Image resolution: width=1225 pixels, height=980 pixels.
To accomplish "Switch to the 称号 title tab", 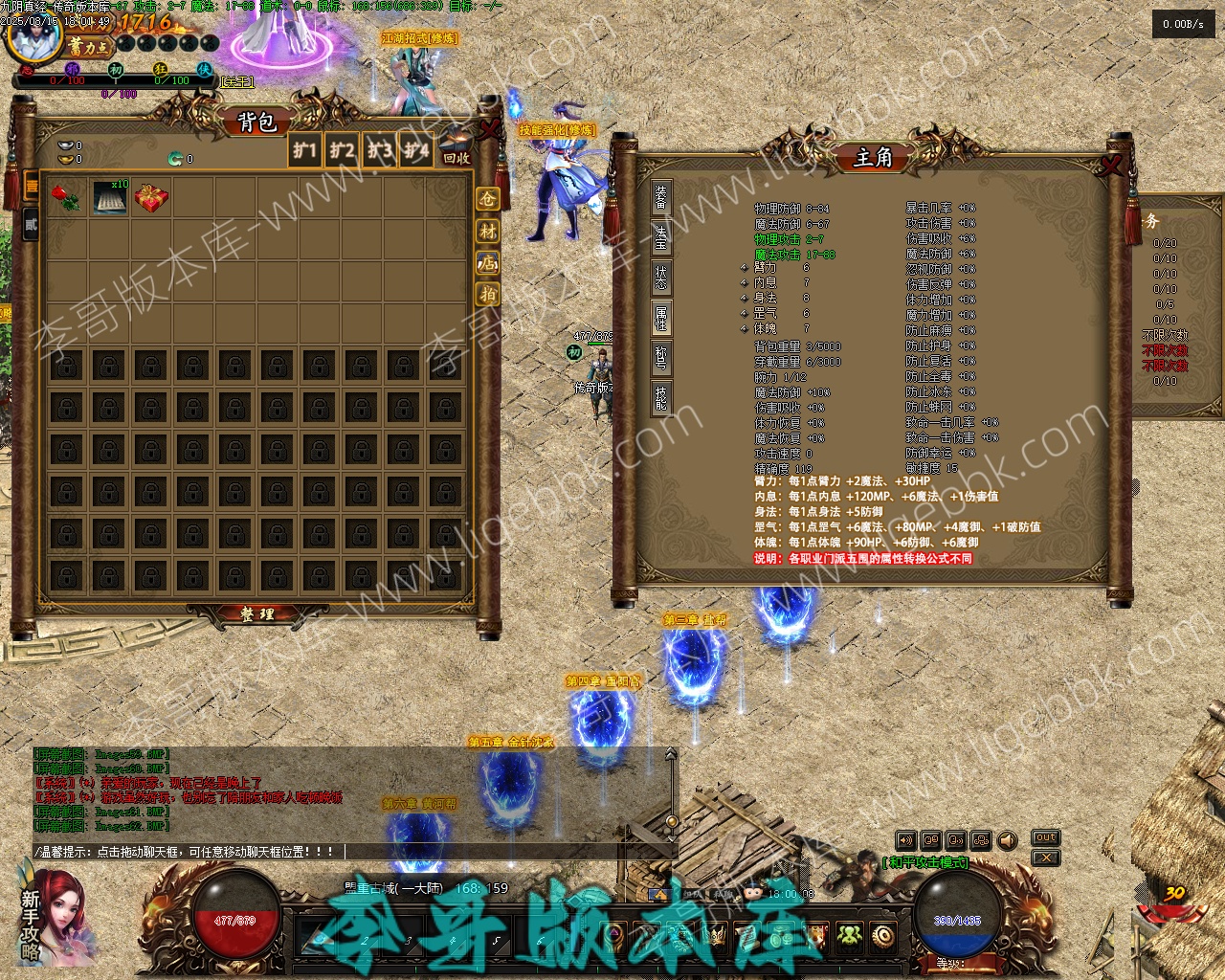I will (661, 357).
